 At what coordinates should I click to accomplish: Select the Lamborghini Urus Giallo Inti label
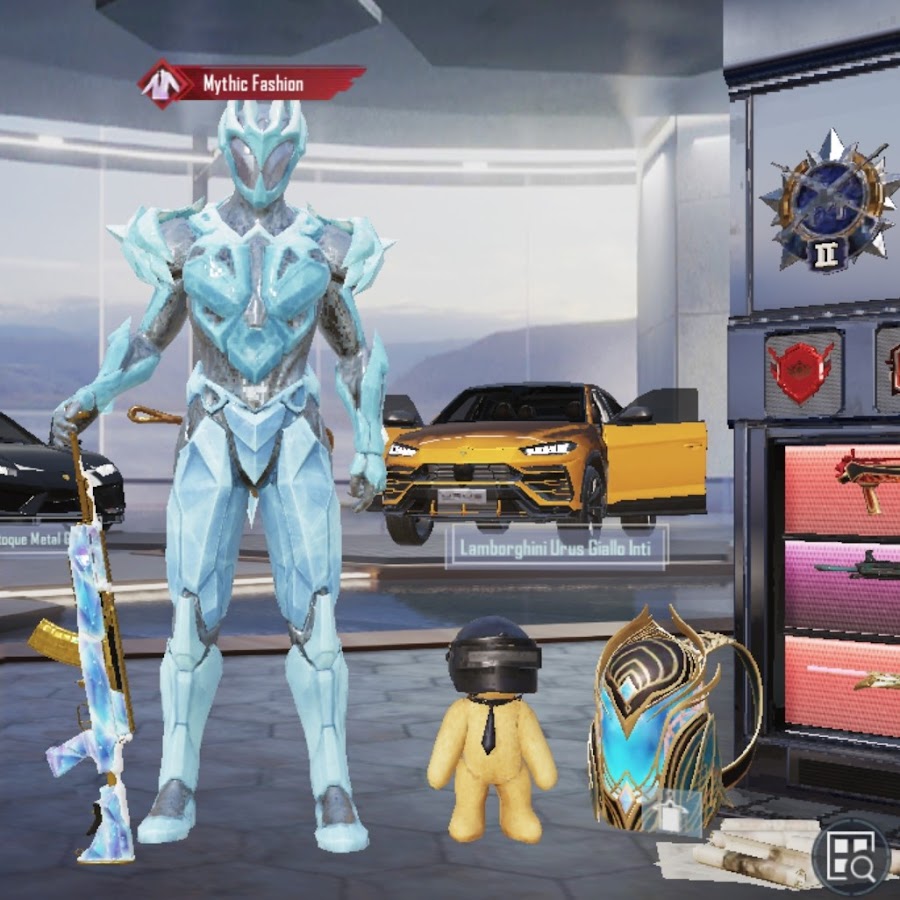point(555,548)
